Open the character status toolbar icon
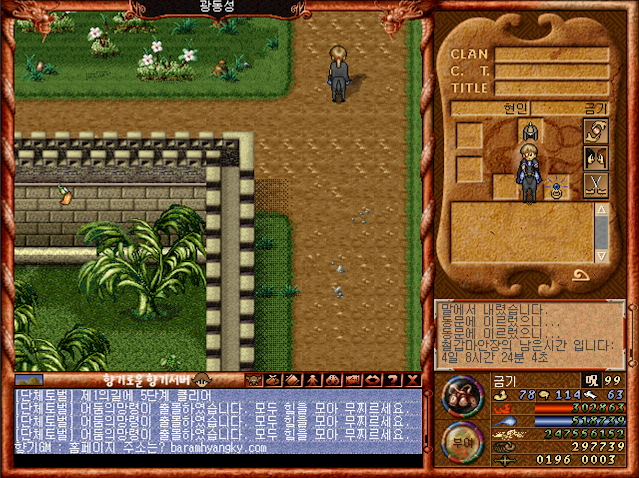This screenshot has height=478, width=639. coord(252,380)
